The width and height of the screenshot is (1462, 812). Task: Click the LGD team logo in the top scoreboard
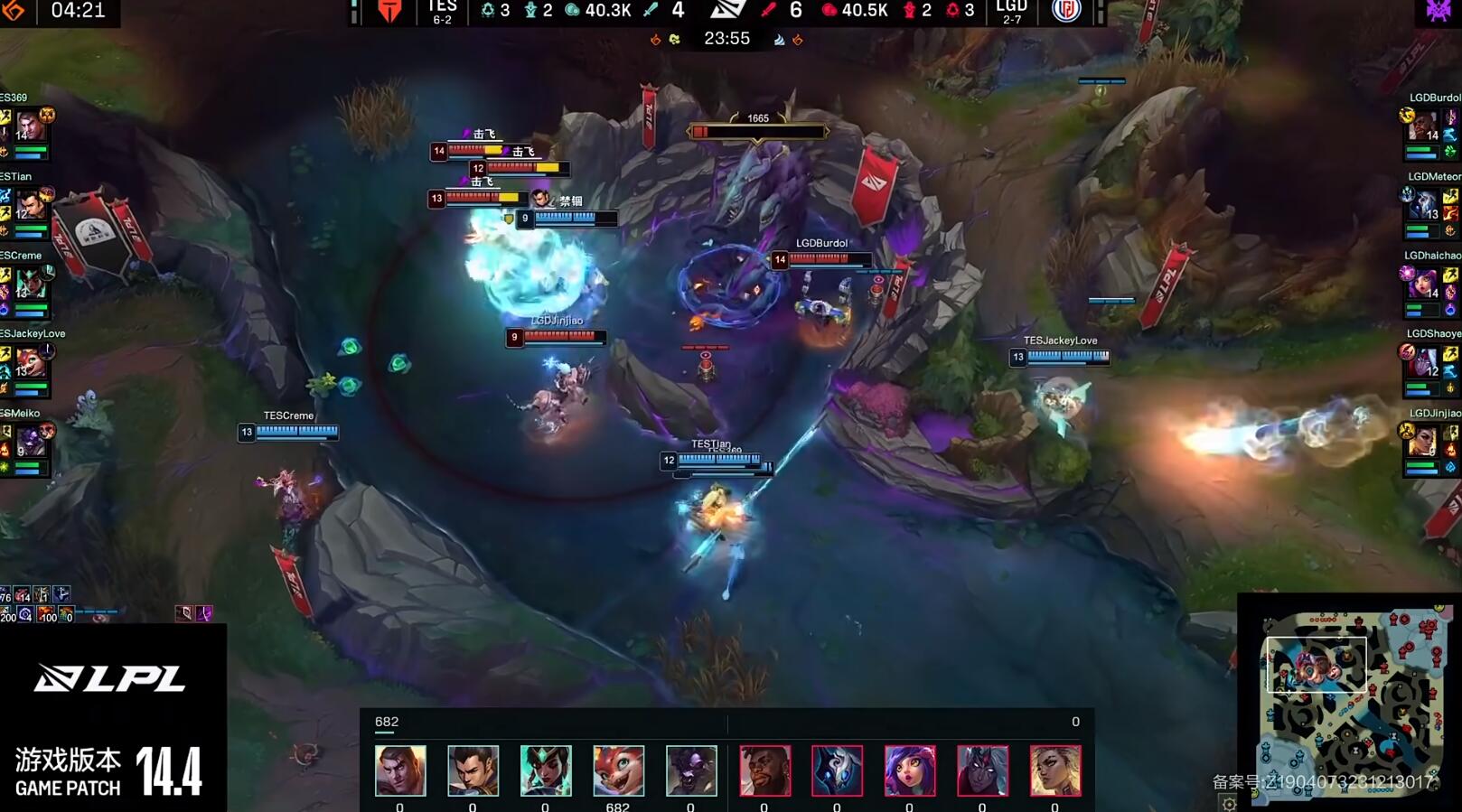coord(1066,11)
